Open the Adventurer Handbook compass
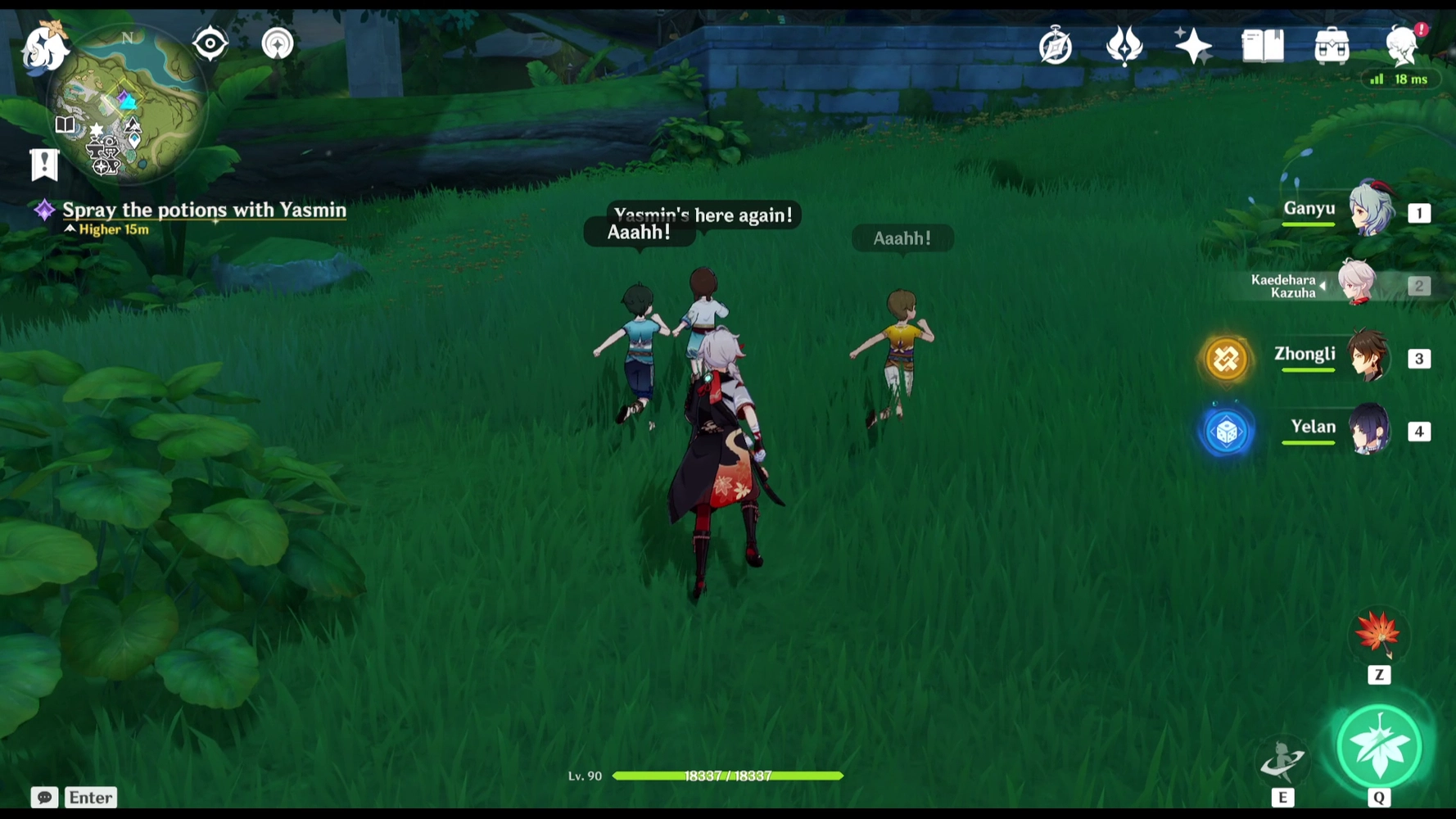The width and height of the screenshot is (1456, 819). click(x=1056, y=46)
